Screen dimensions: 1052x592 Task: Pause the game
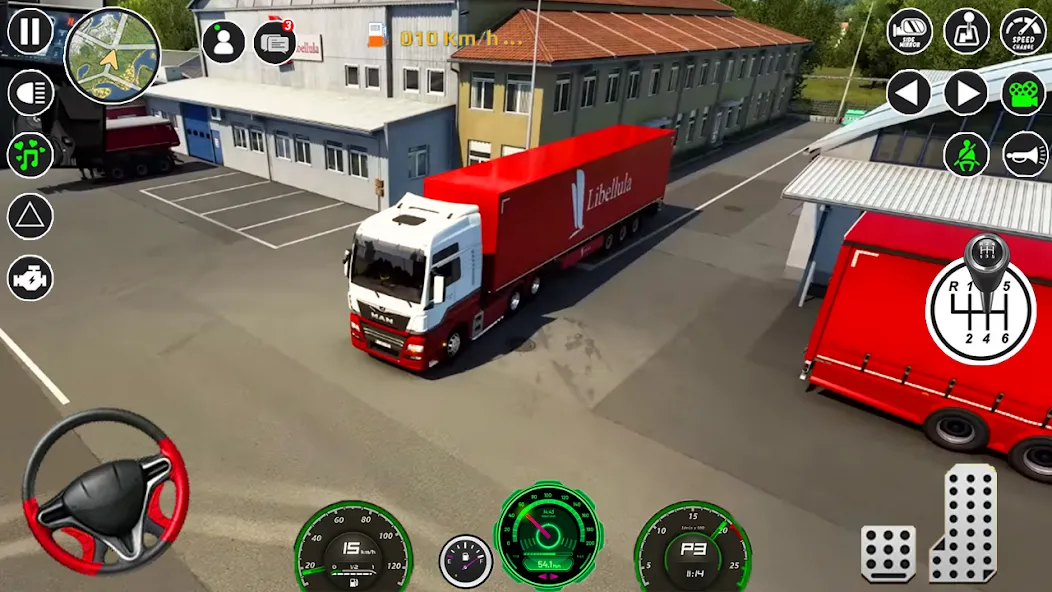tap(30, 31)
